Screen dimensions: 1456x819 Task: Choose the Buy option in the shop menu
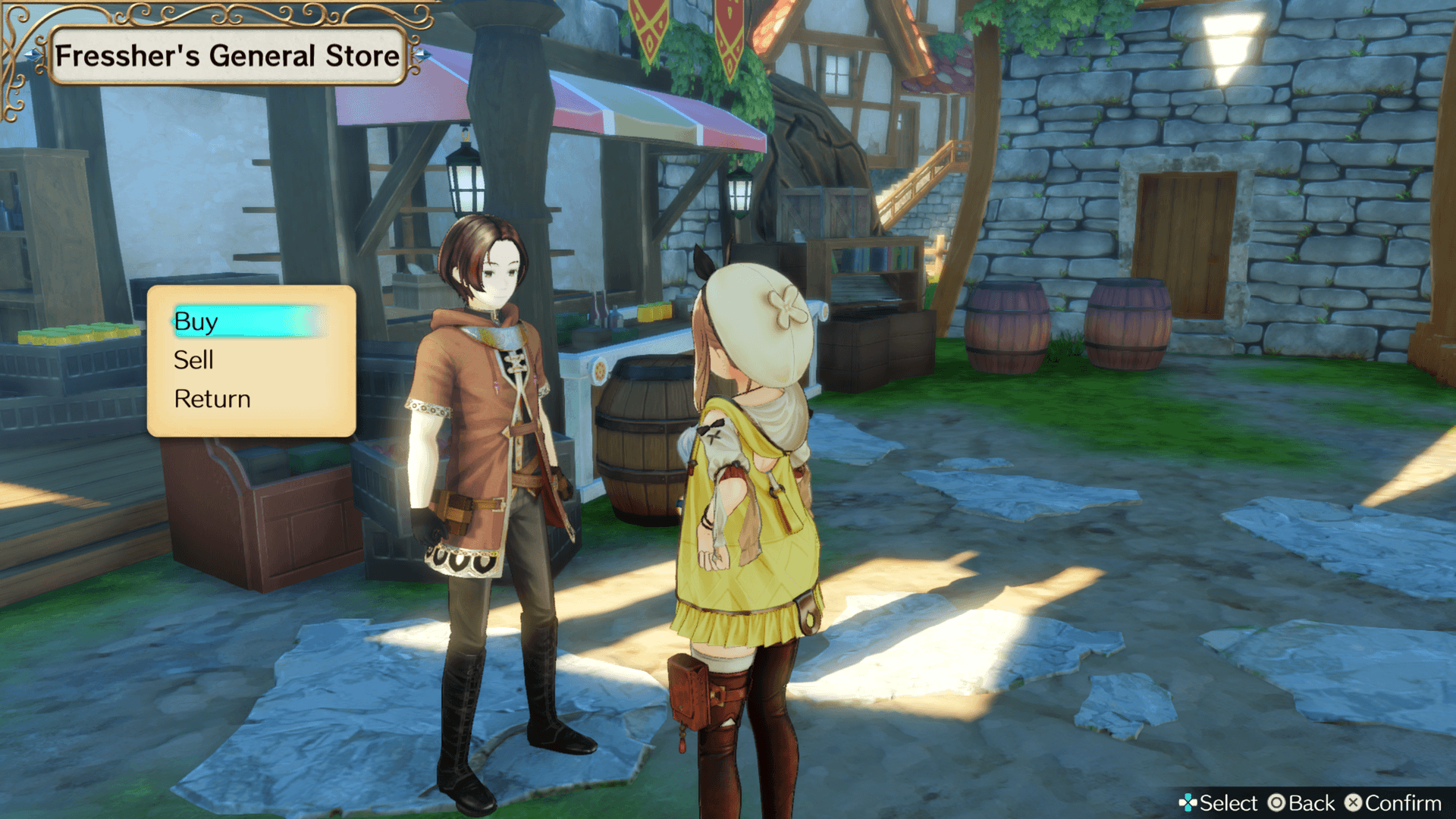click(x=197, y=322)
